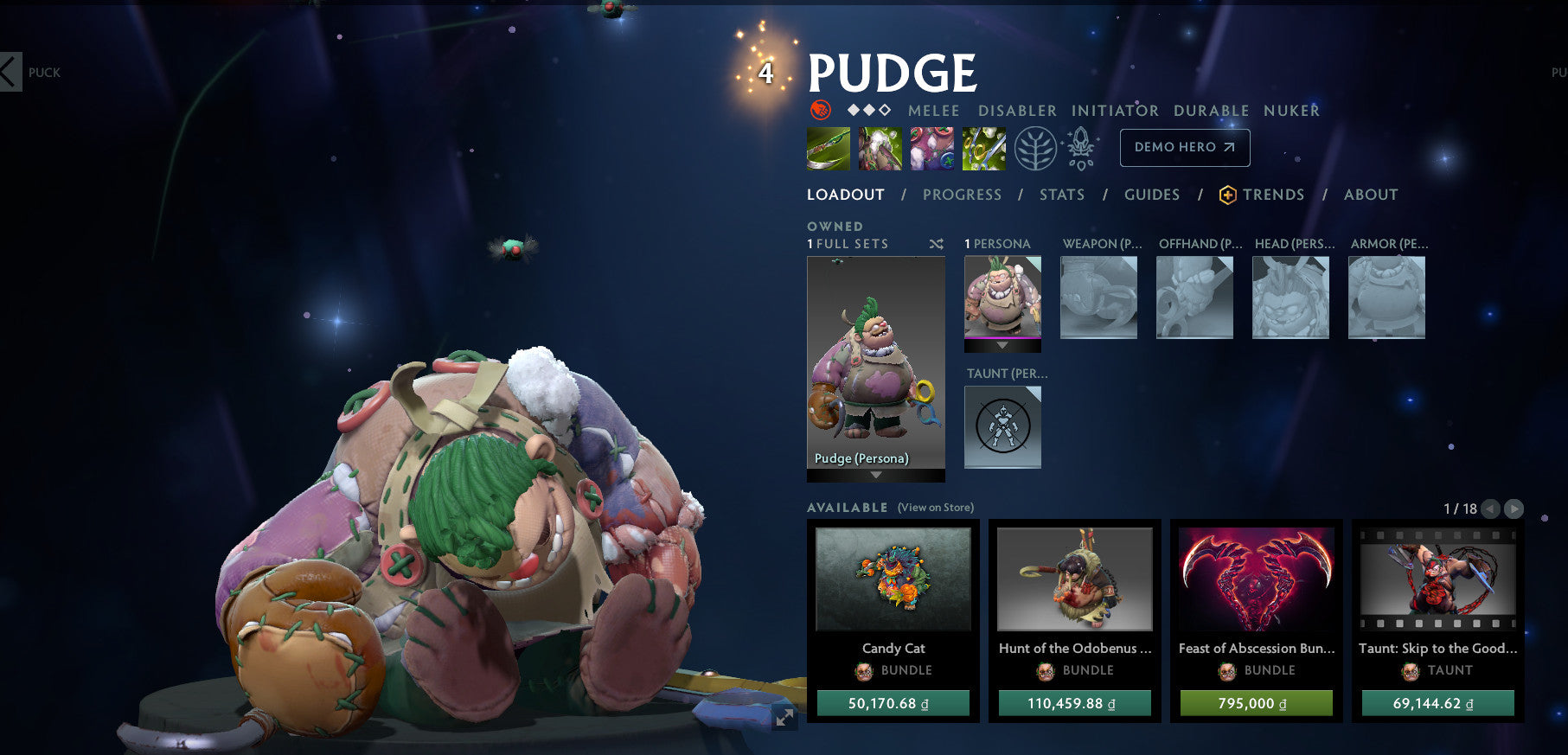This screenshot has height=755, width=1568.
Task: Expand the arrow under the persona item thumbnail
Action: tap(1002, 343)
